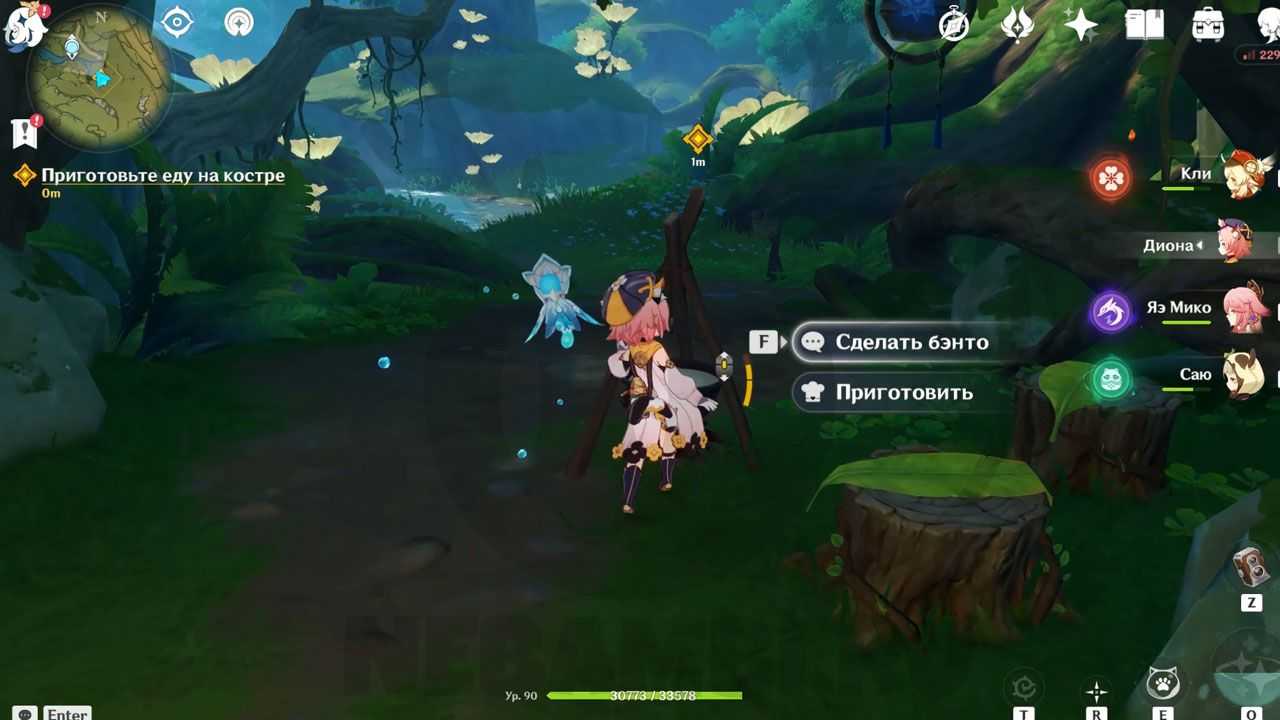Switch to party member Кли
Viewport: 1280px width, 720px height.
click(1245, 175)
